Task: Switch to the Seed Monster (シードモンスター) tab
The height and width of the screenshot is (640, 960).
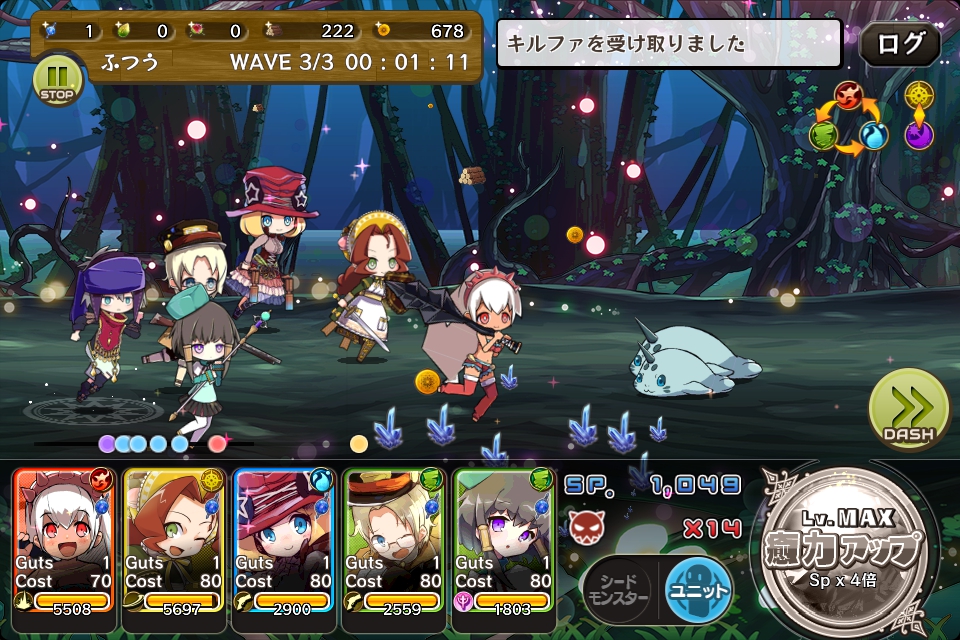Action: [618, 587]
